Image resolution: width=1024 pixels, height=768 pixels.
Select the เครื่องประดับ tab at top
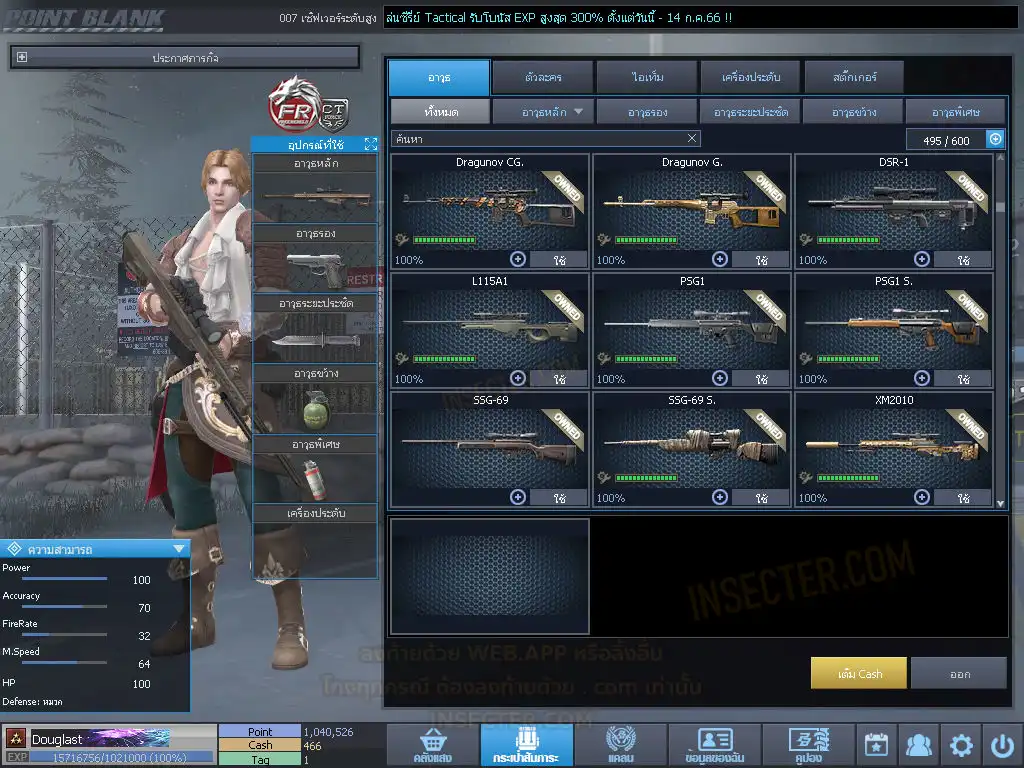pyautogui.click(x=750, y=77)
